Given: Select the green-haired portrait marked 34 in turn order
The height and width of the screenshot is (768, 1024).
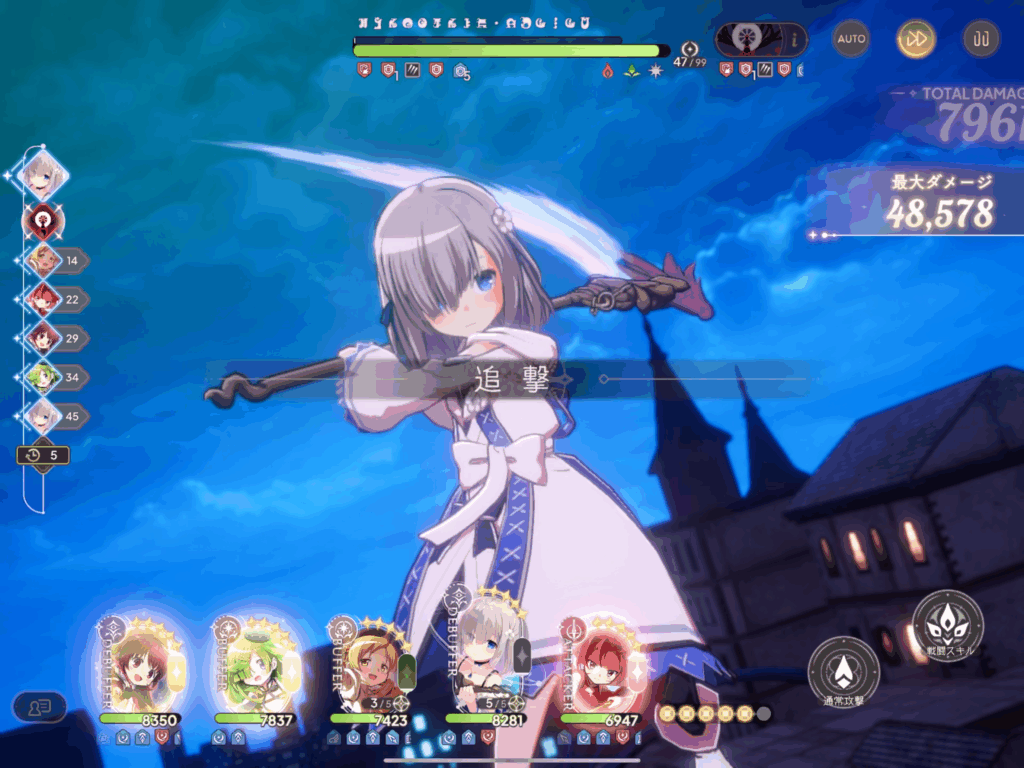Looking at the screenshot, I should 43,377.
